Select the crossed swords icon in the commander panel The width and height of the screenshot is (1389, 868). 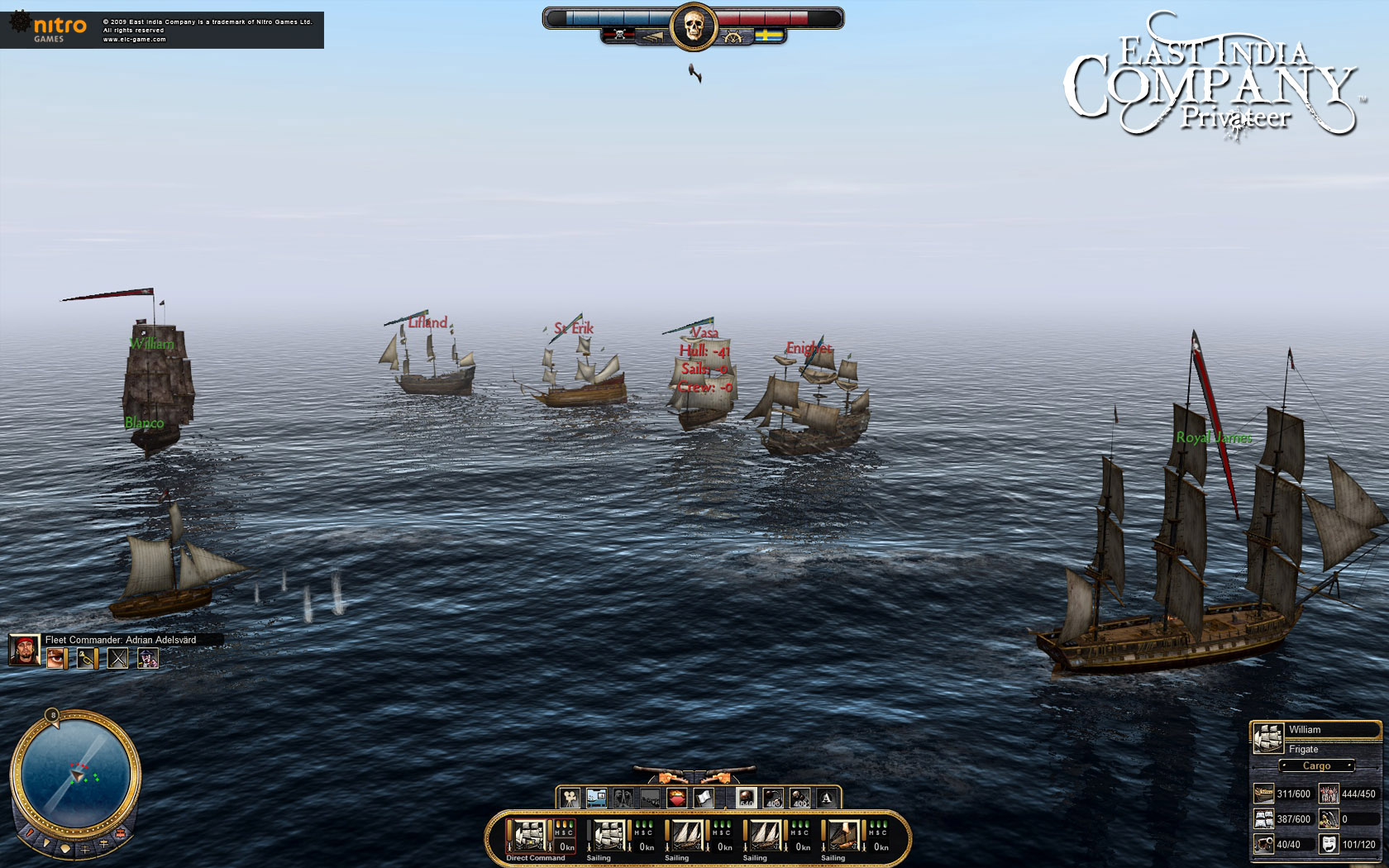(117, 658)
